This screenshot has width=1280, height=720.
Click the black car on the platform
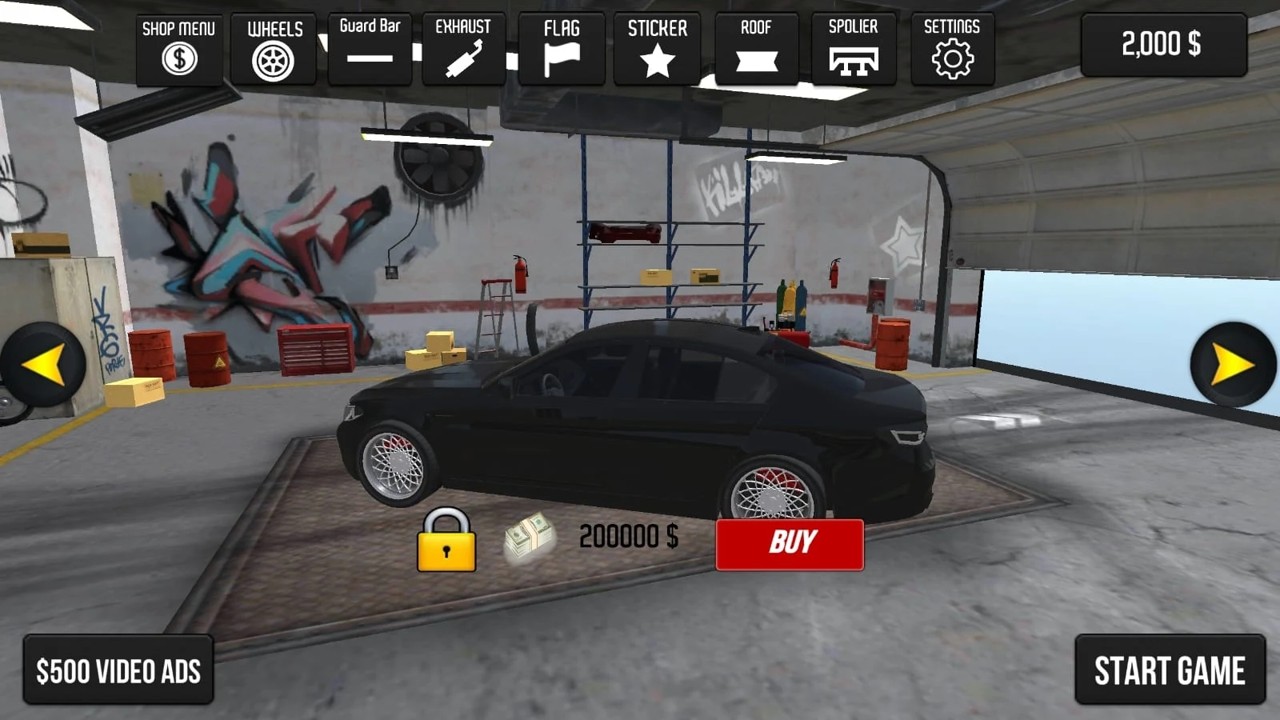(640, 420)
